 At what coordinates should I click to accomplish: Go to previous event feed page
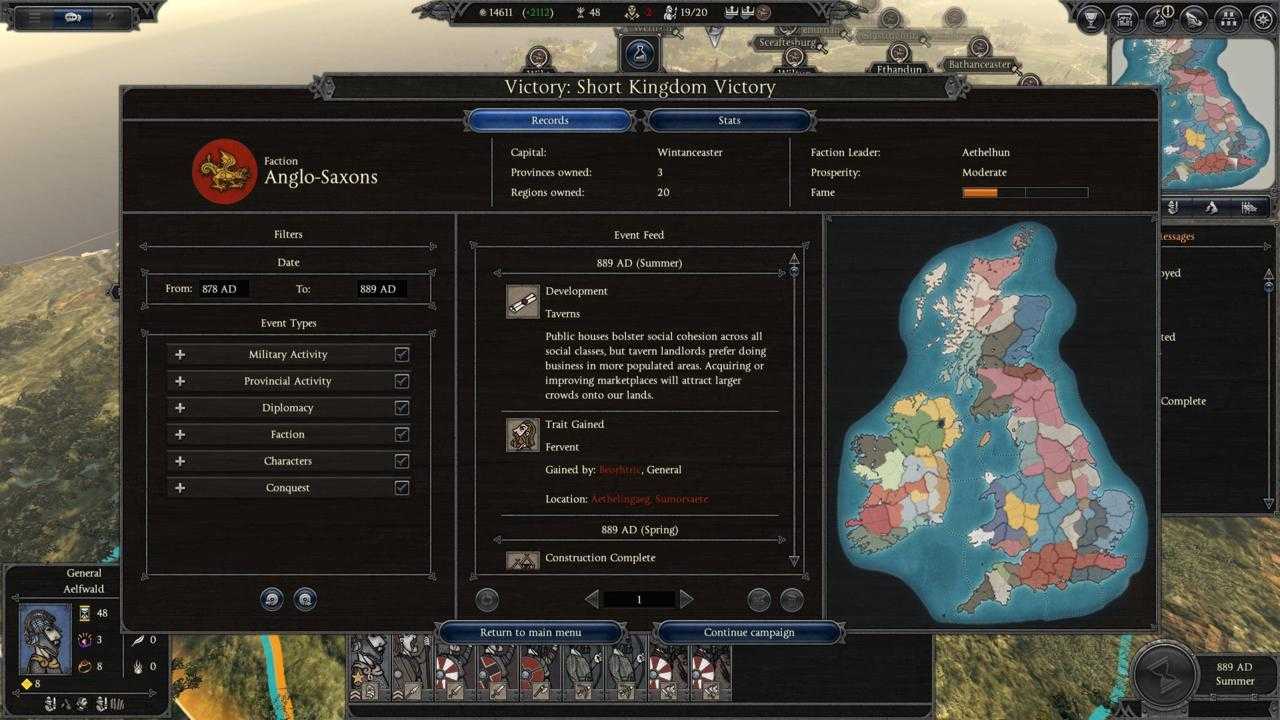(592, 599)
